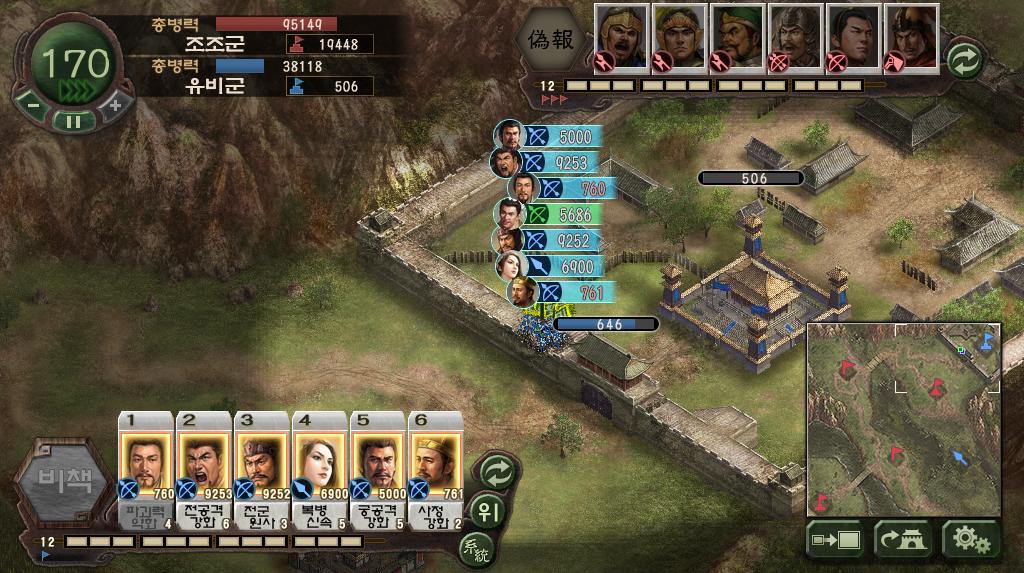Viewport: 1024px width, 573px height.
Task: Activate the 위 button beside officer cards
Action: tap(486, 508)
